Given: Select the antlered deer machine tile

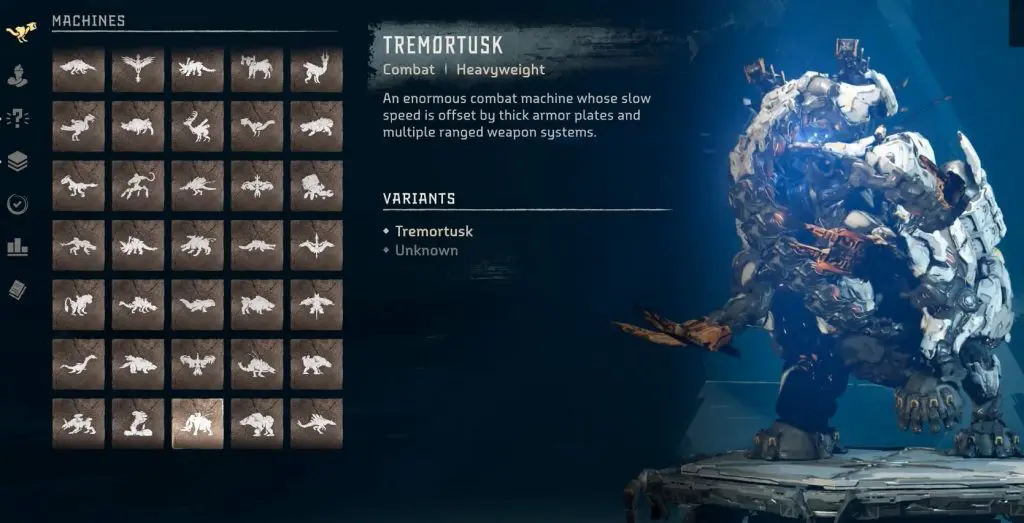Looking at the screenshot, I should coord(197,128).
